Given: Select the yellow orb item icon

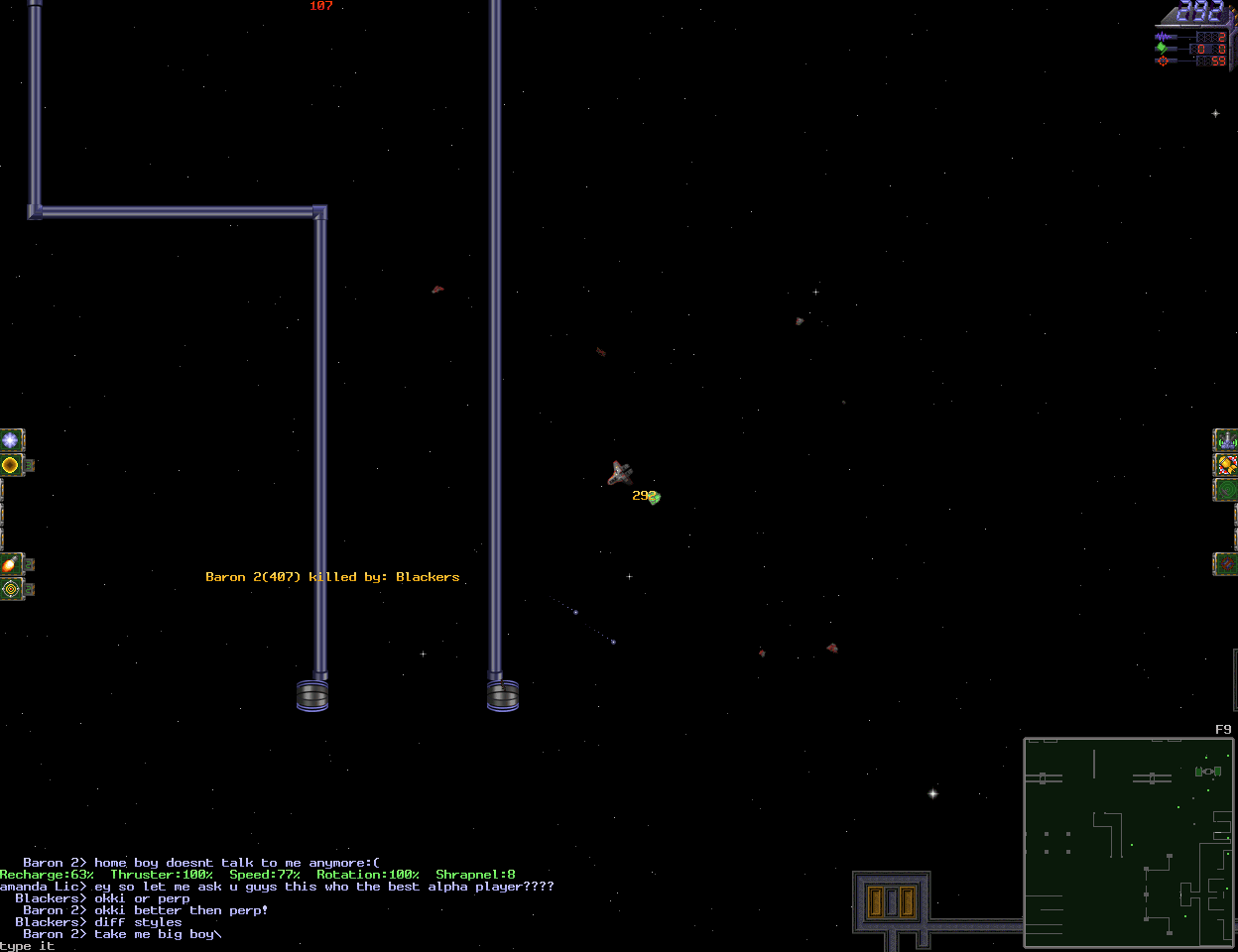Looking at the screenshot, I should (11, 464).
